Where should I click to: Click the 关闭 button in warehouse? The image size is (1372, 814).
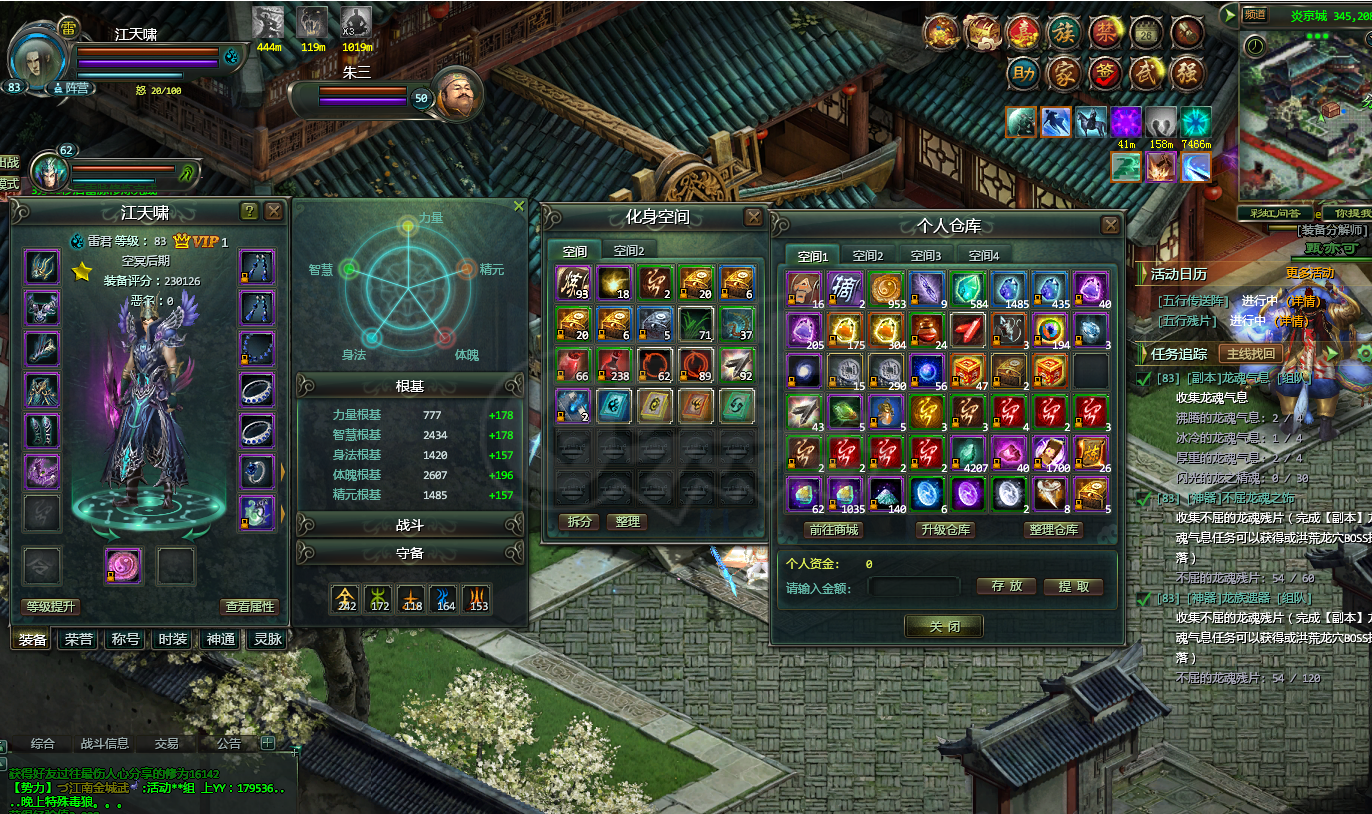click(x=943, y=626)
